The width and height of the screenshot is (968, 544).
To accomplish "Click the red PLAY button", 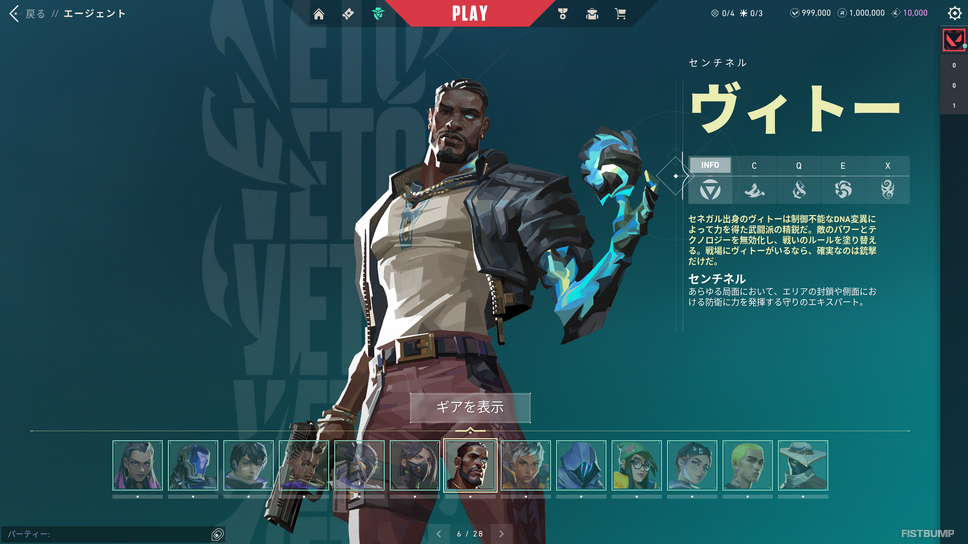I will click(469, 14).
